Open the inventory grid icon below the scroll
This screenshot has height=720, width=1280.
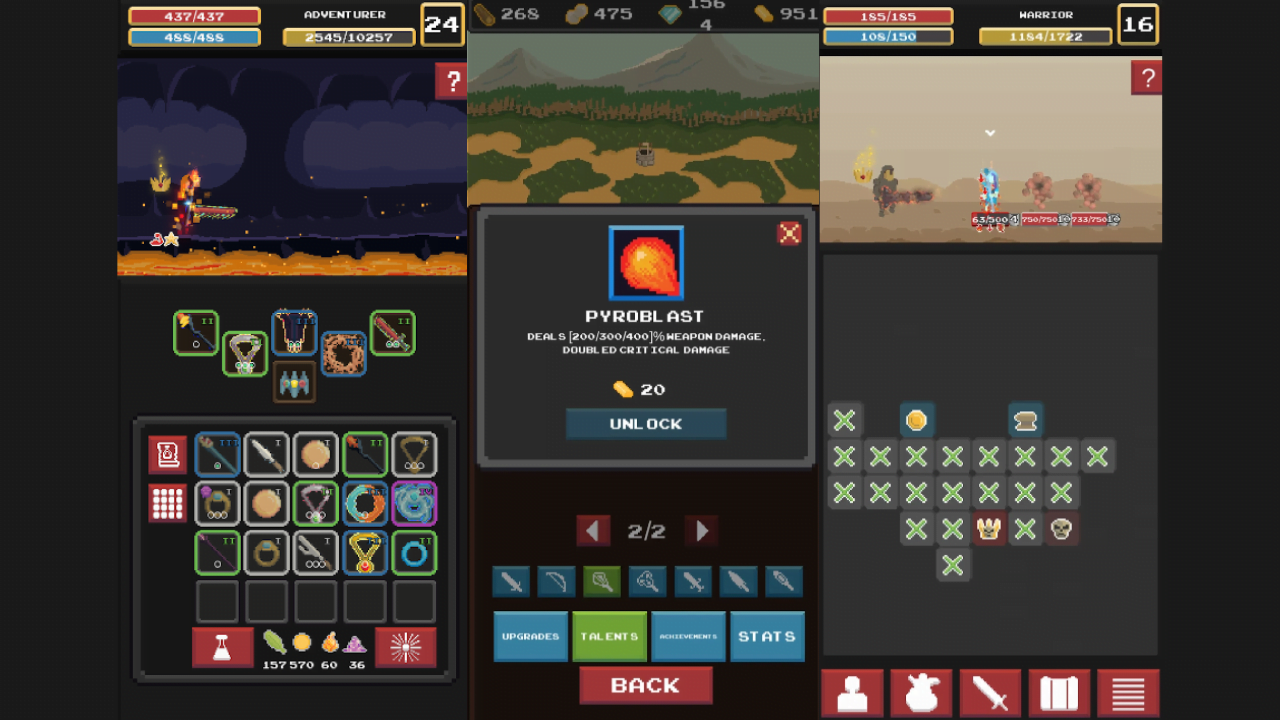click(167, 503)
